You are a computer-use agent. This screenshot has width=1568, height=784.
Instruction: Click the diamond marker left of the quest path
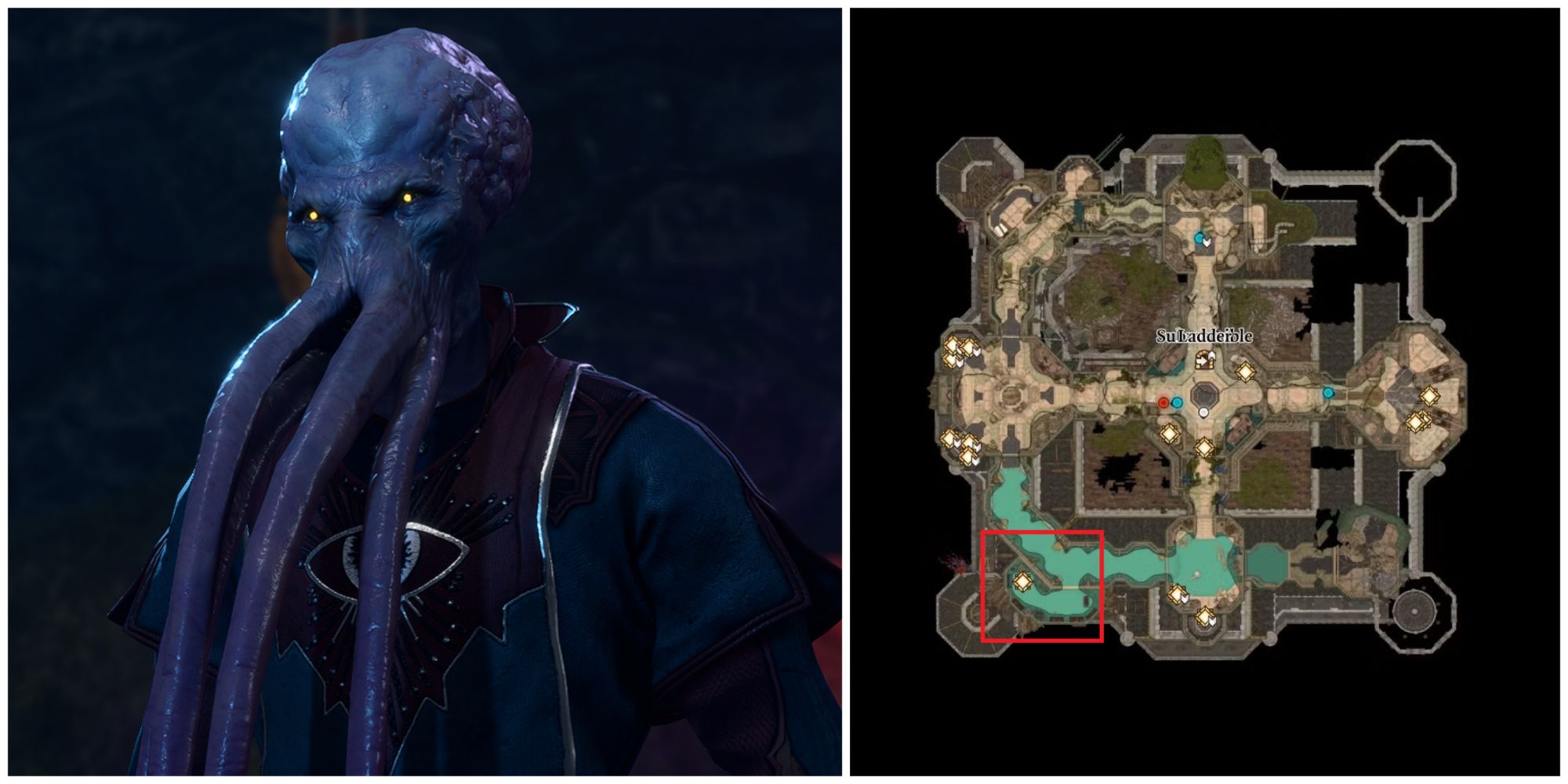coord(1170,433)
